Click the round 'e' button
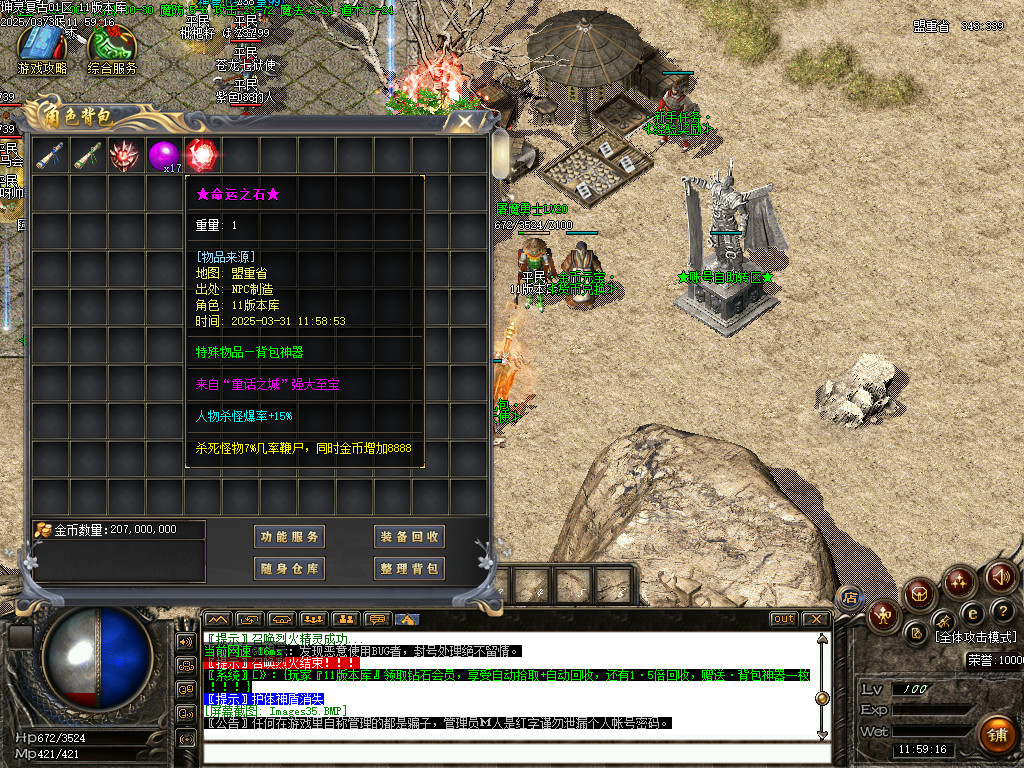The height and width of the screenshot is (768, 1024). [972, 612]
